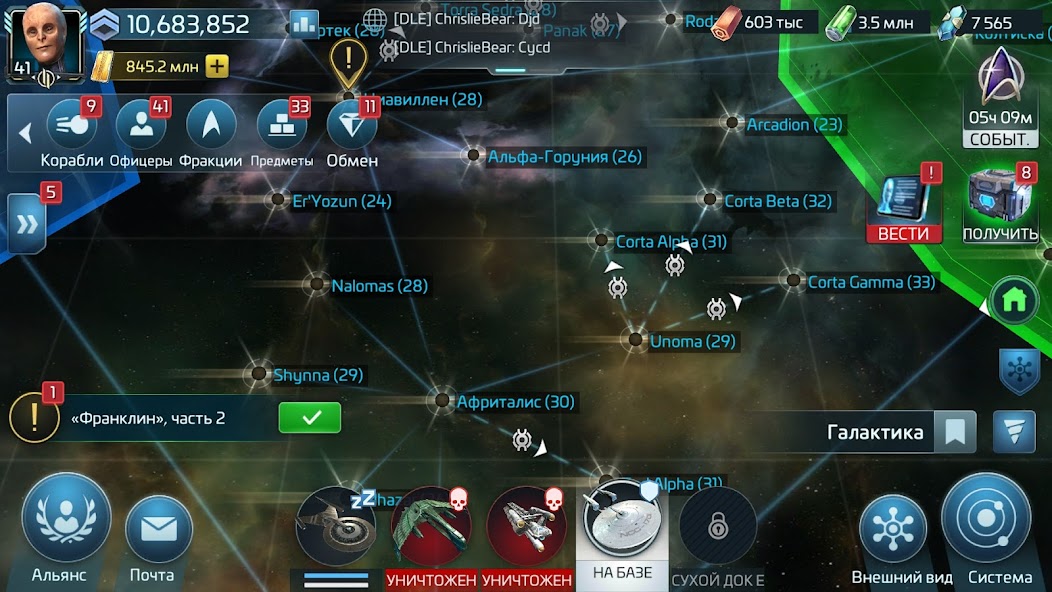The width and height of the screenshot is (1052, 592).
Task: Select the locked СУХОЙ ДОК slot
Action: point(717,528)
